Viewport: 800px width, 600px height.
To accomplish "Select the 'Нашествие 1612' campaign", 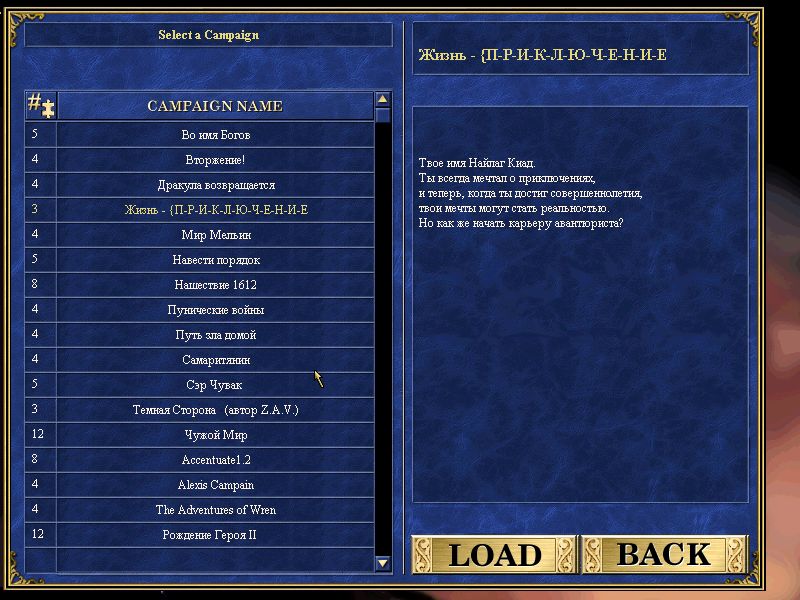I will coord(215,285).
